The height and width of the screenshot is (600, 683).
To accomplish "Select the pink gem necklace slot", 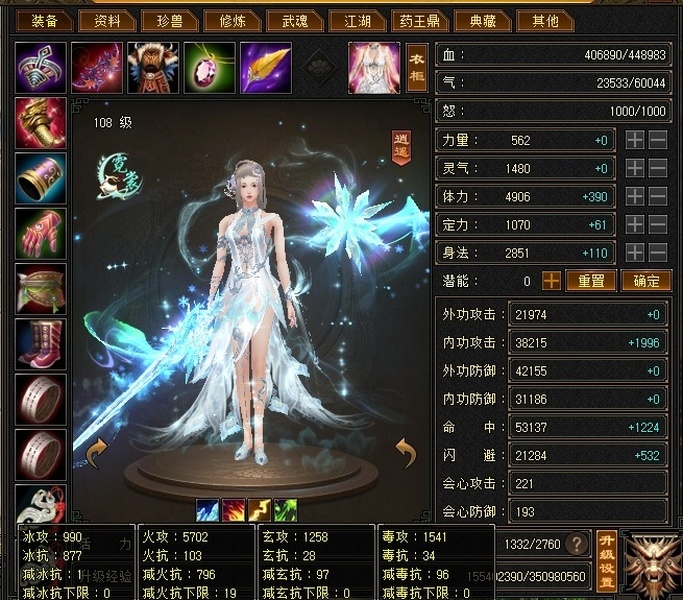I will tap(209, 67).
